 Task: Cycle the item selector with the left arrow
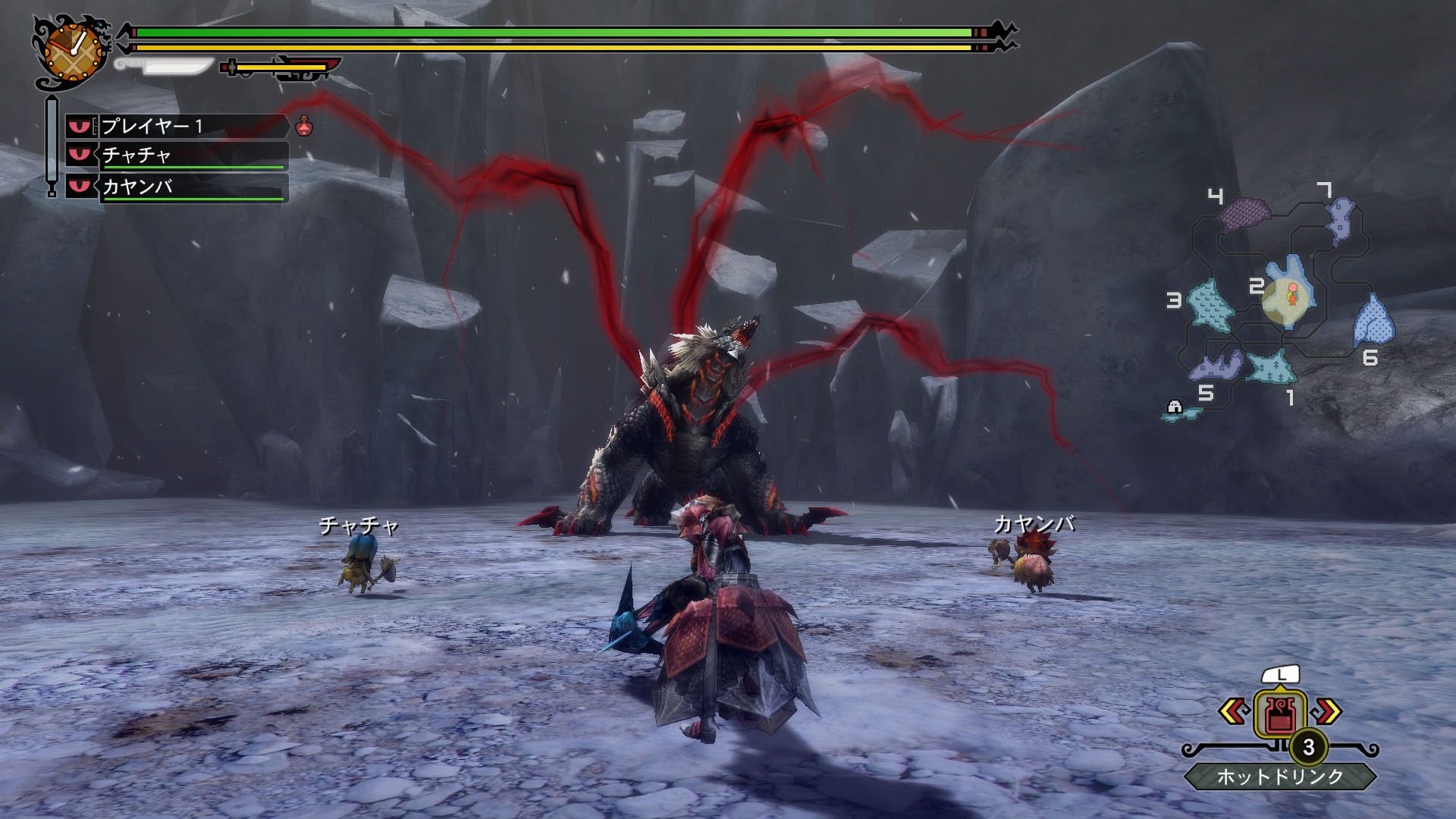1235,711
